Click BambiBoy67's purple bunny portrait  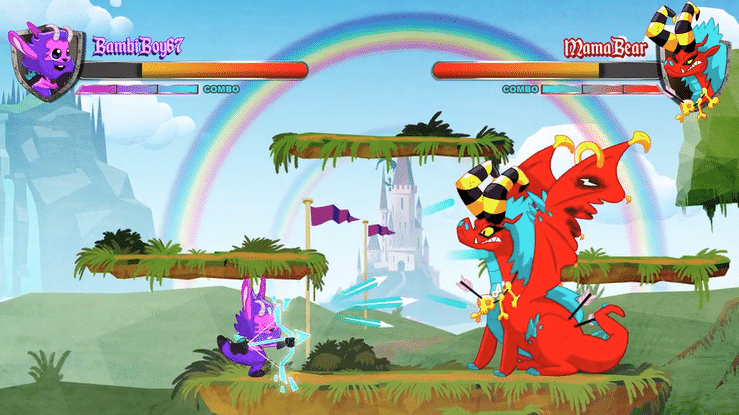click(x=44, y=62)
